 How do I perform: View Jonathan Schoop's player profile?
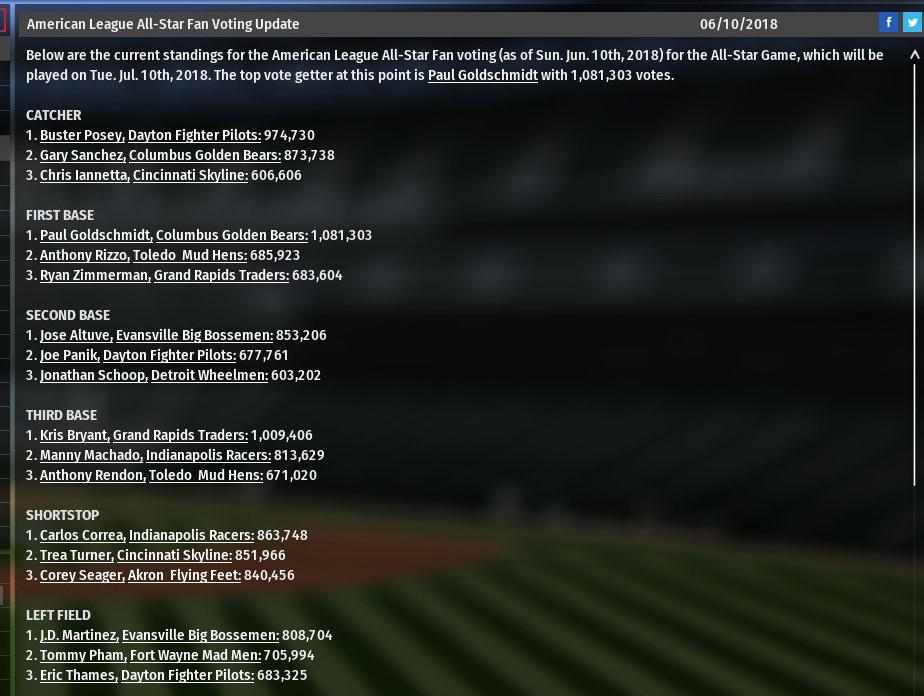(93, 375)
